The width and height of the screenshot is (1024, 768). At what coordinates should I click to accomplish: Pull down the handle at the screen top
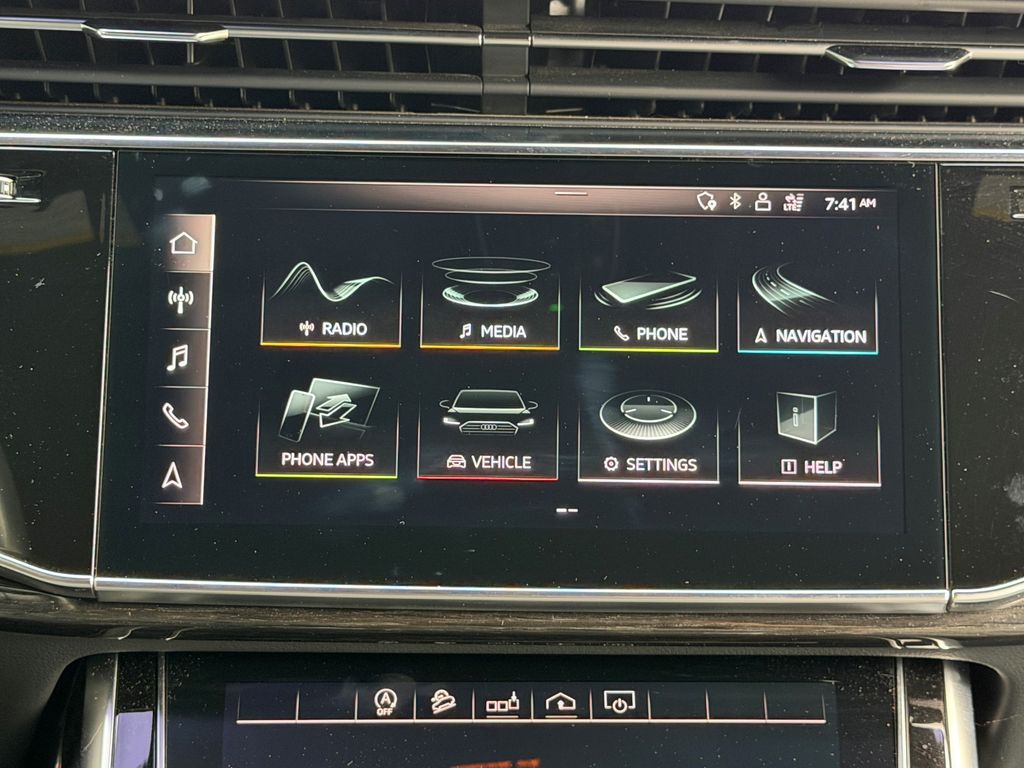[x=571, y=193]
